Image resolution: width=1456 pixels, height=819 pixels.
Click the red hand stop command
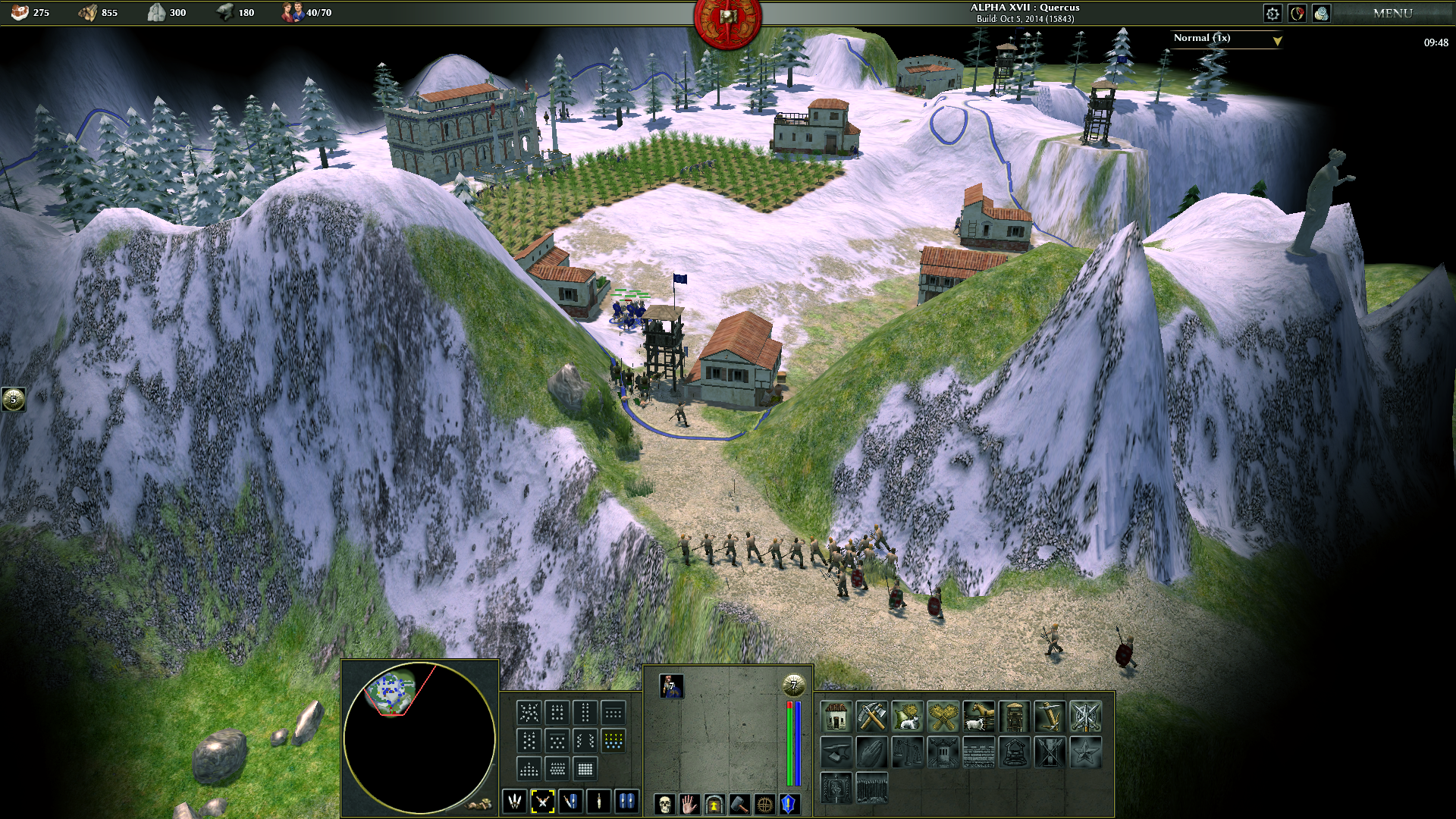pyautogui.click(x=689, y=803)
